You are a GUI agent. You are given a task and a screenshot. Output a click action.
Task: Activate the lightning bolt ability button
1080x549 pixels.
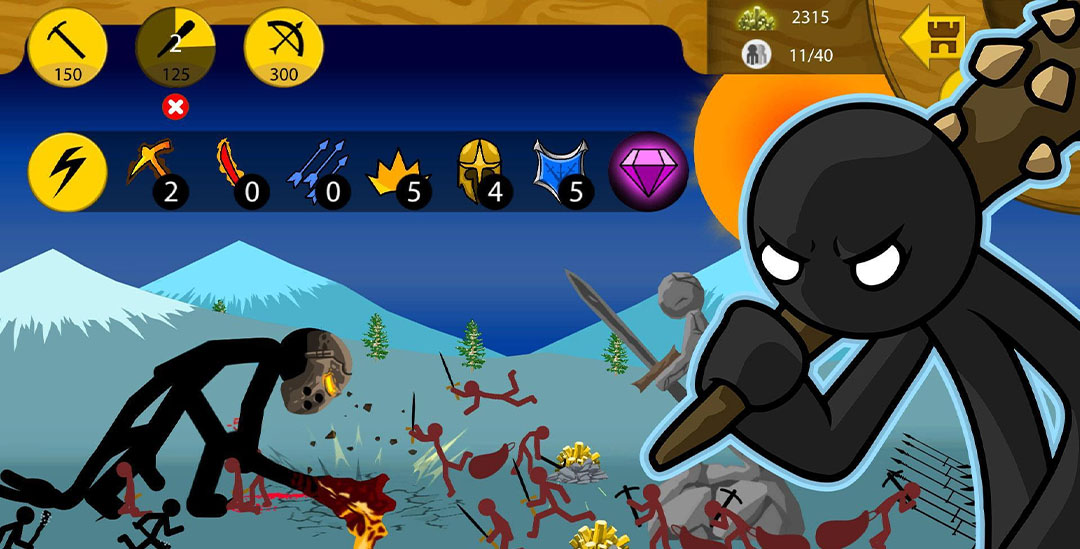pyautogui.click(x=68, y=170)
